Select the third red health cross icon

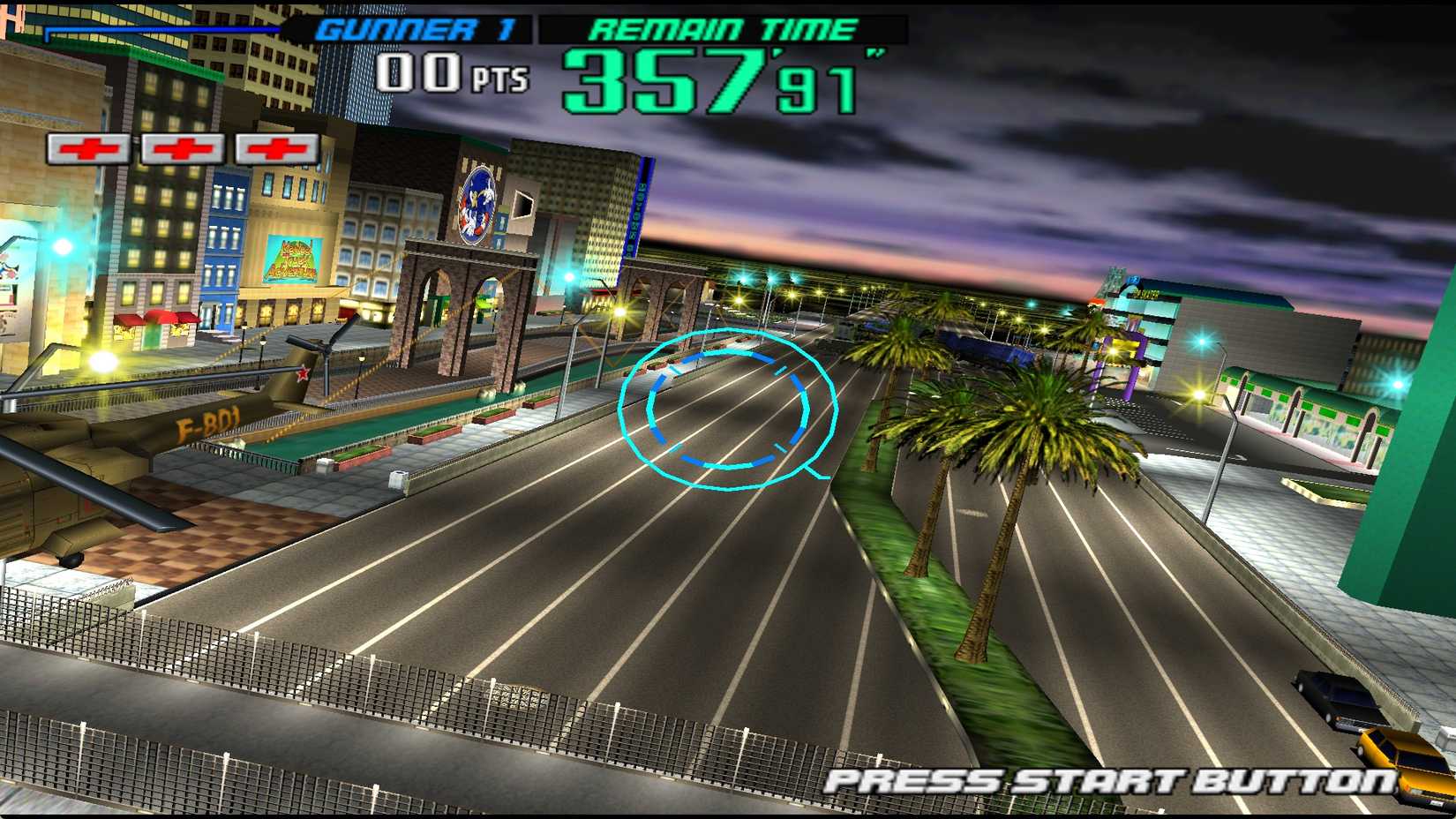[274, 148]
